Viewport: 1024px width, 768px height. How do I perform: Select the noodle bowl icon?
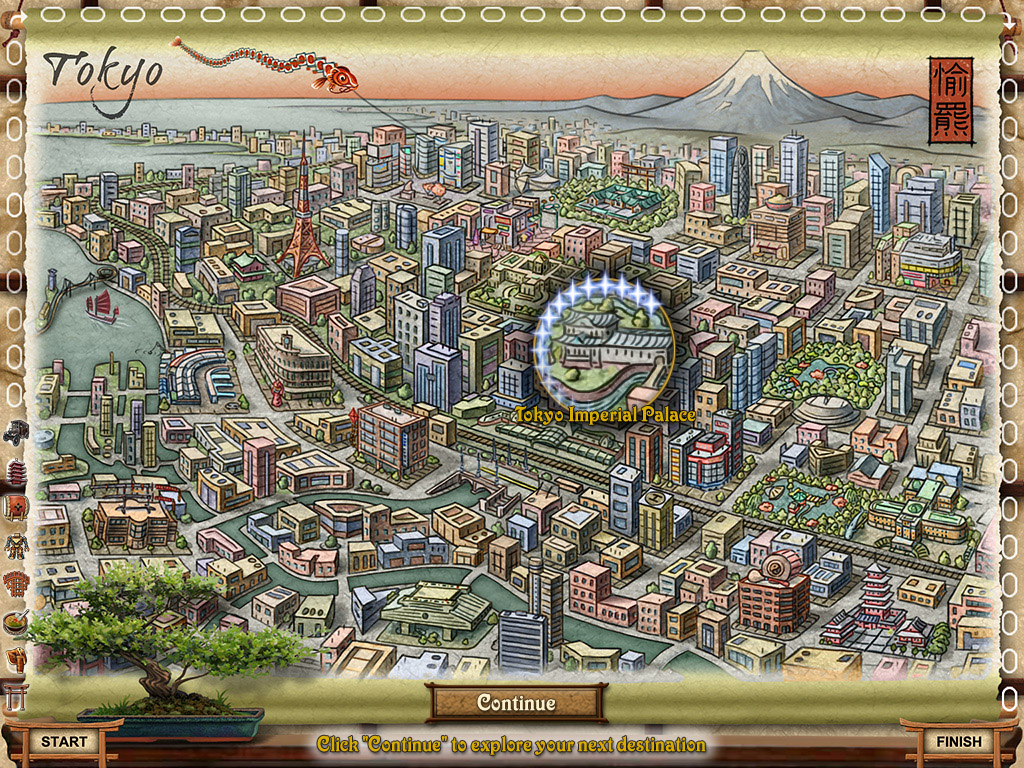coord(16,622)
